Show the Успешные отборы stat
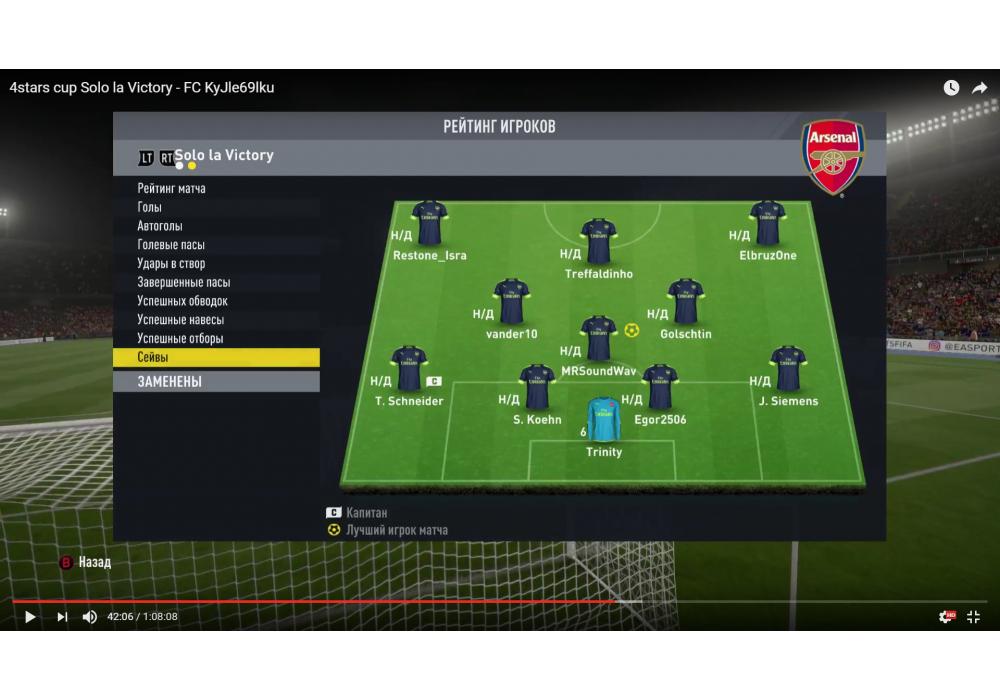The image size is (1000, 700). tap(181, 339)
